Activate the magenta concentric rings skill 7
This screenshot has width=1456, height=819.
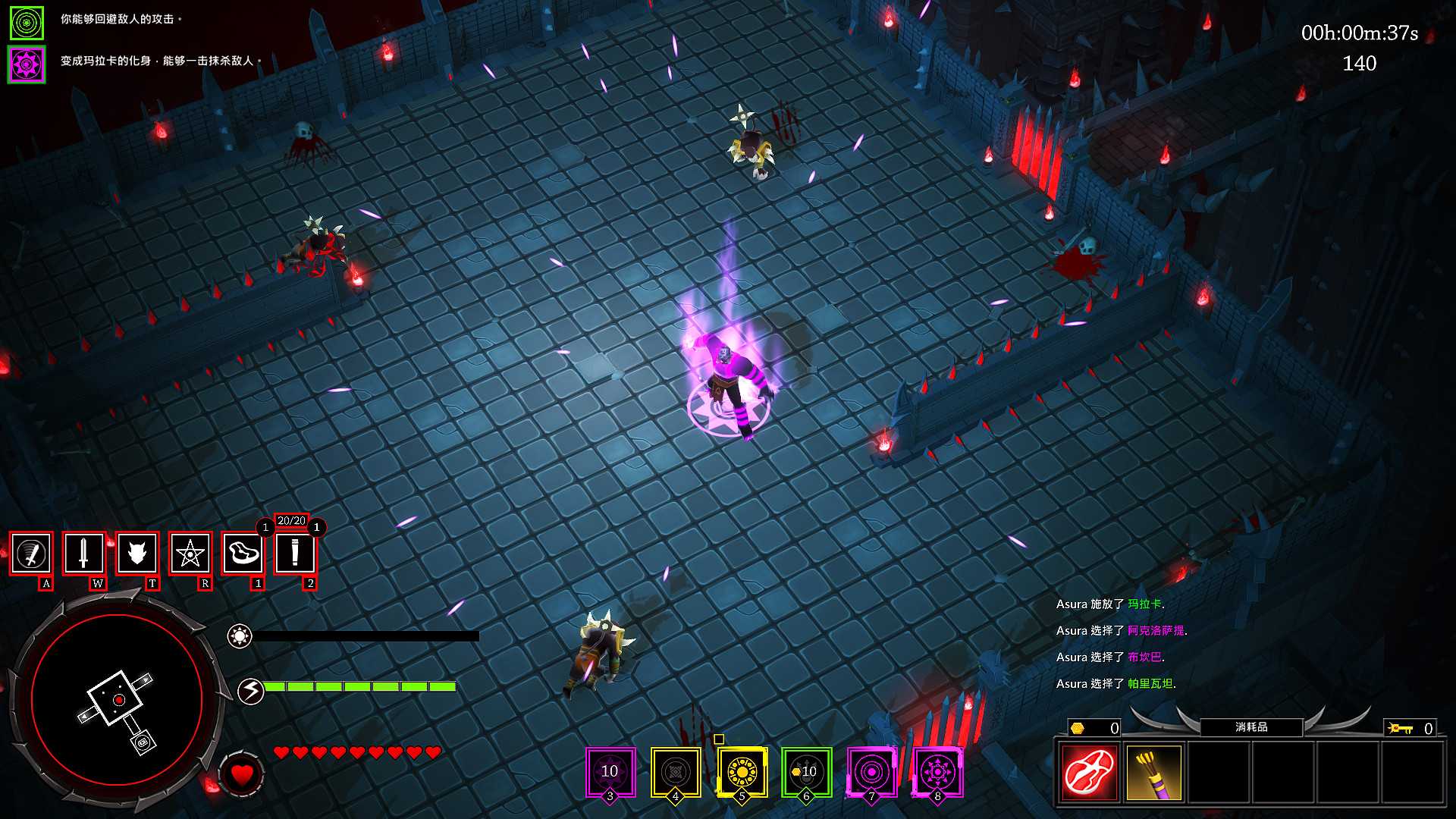click(x=872, y=772)
